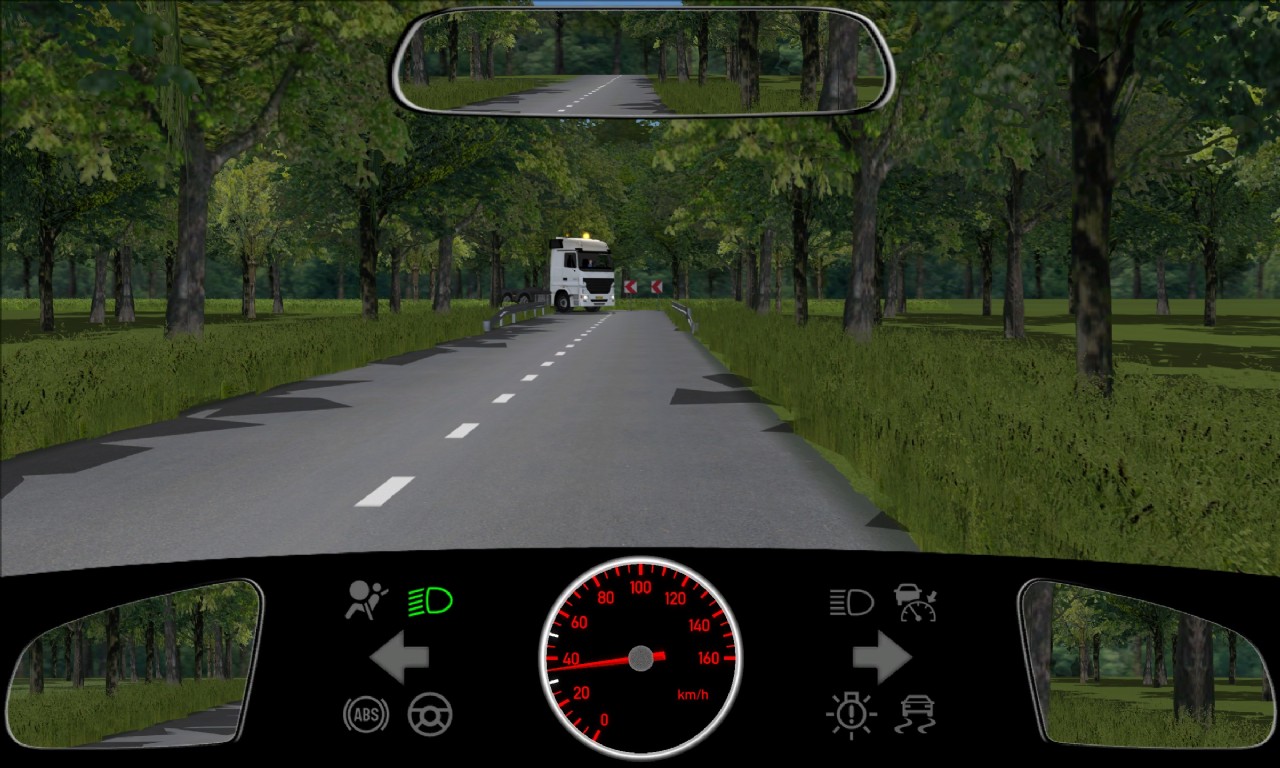Click the exterior light fault warning icon

click(x=851, y=714)
